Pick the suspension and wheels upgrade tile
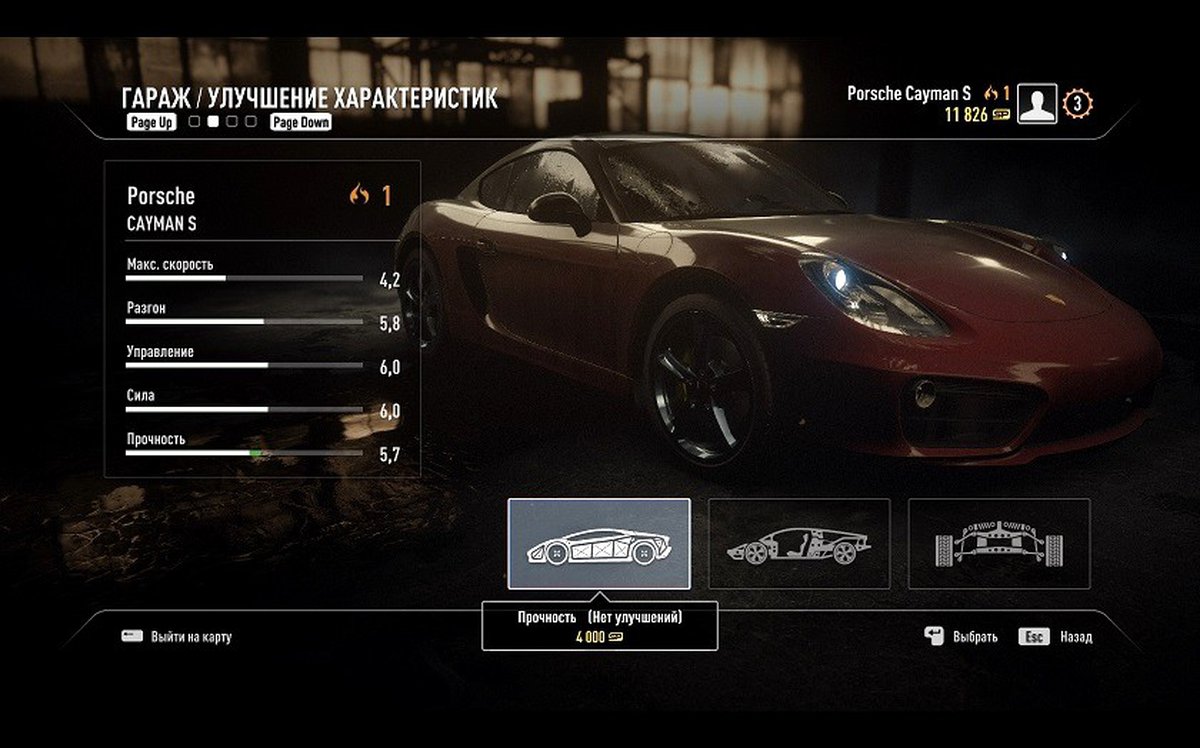This screenshot has height=748, width=1200. coord(999,543)
